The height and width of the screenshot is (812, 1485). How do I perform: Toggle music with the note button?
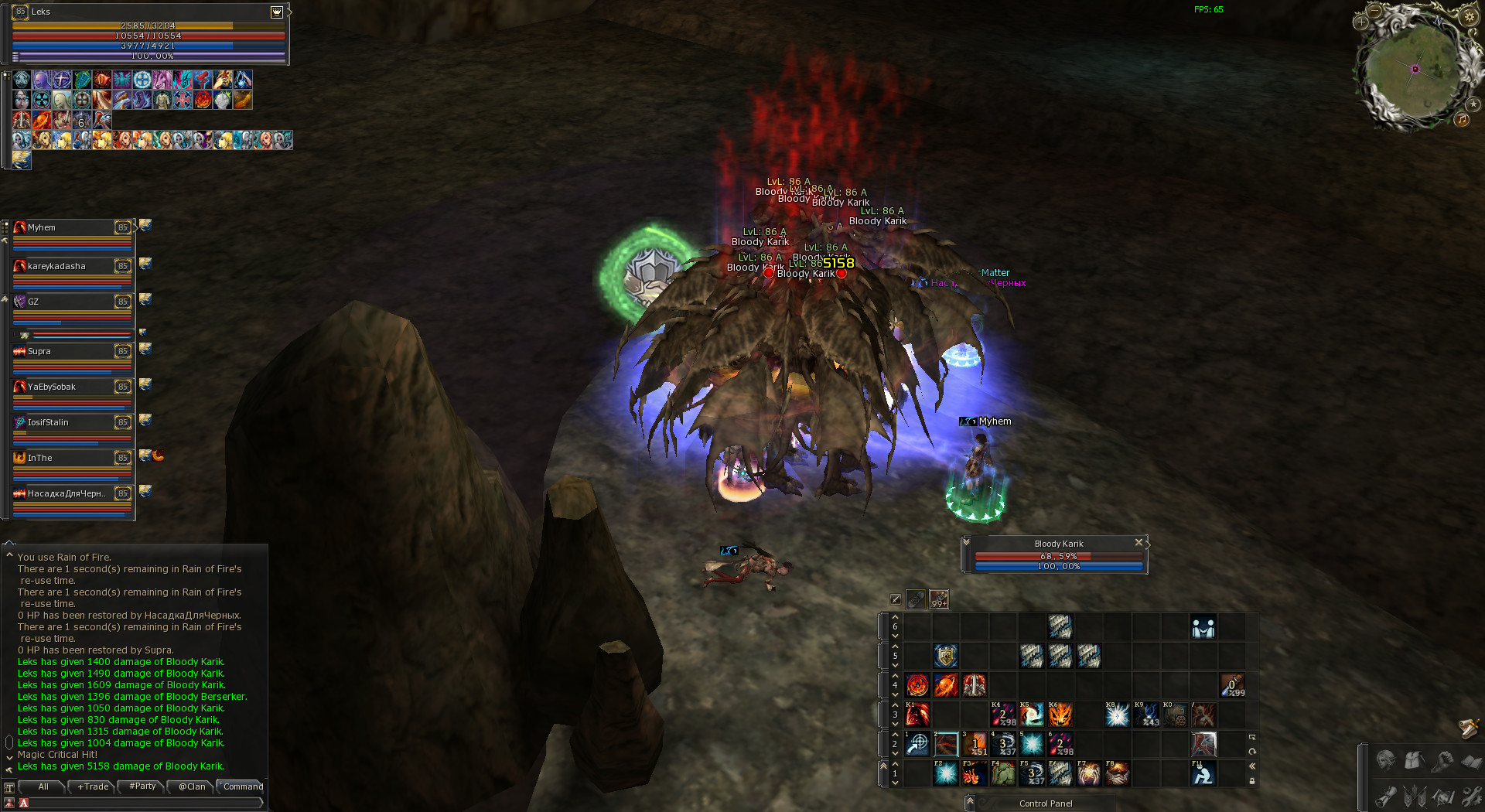pos(1462,119)
